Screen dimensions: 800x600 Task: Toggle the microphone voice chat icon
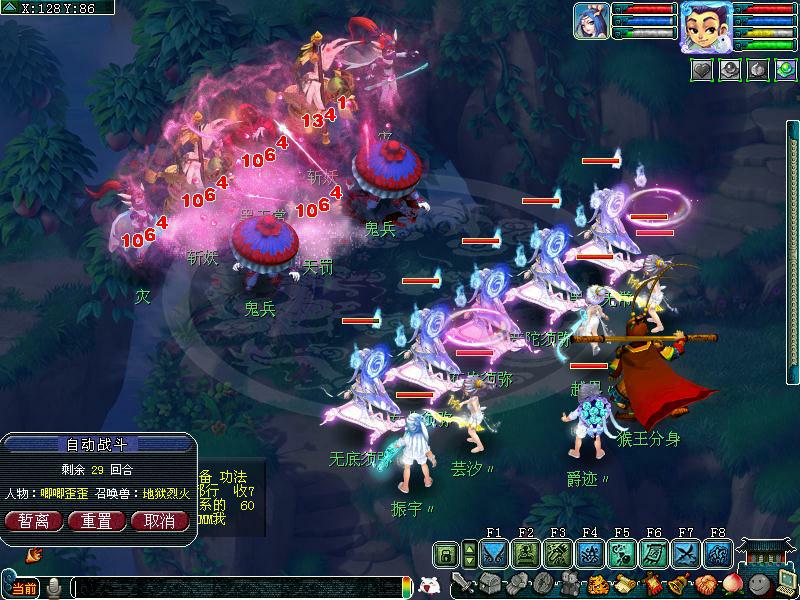tap(54, 587)
